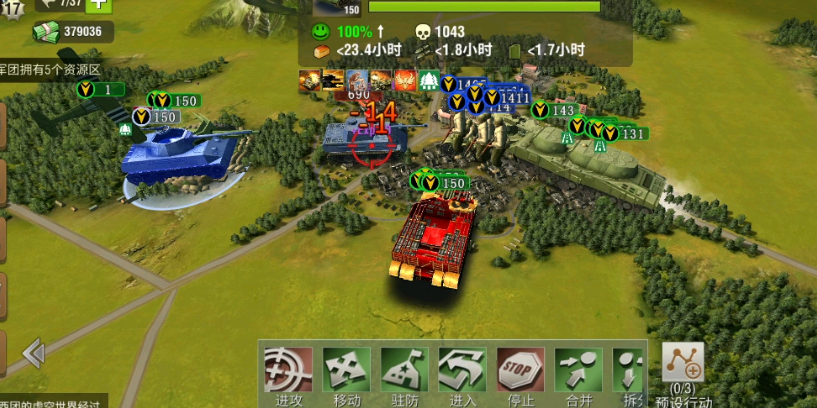This screenshot has height=408, width=817.
Task: Add resources with the green plus button
Action: (x=99, y=4)
